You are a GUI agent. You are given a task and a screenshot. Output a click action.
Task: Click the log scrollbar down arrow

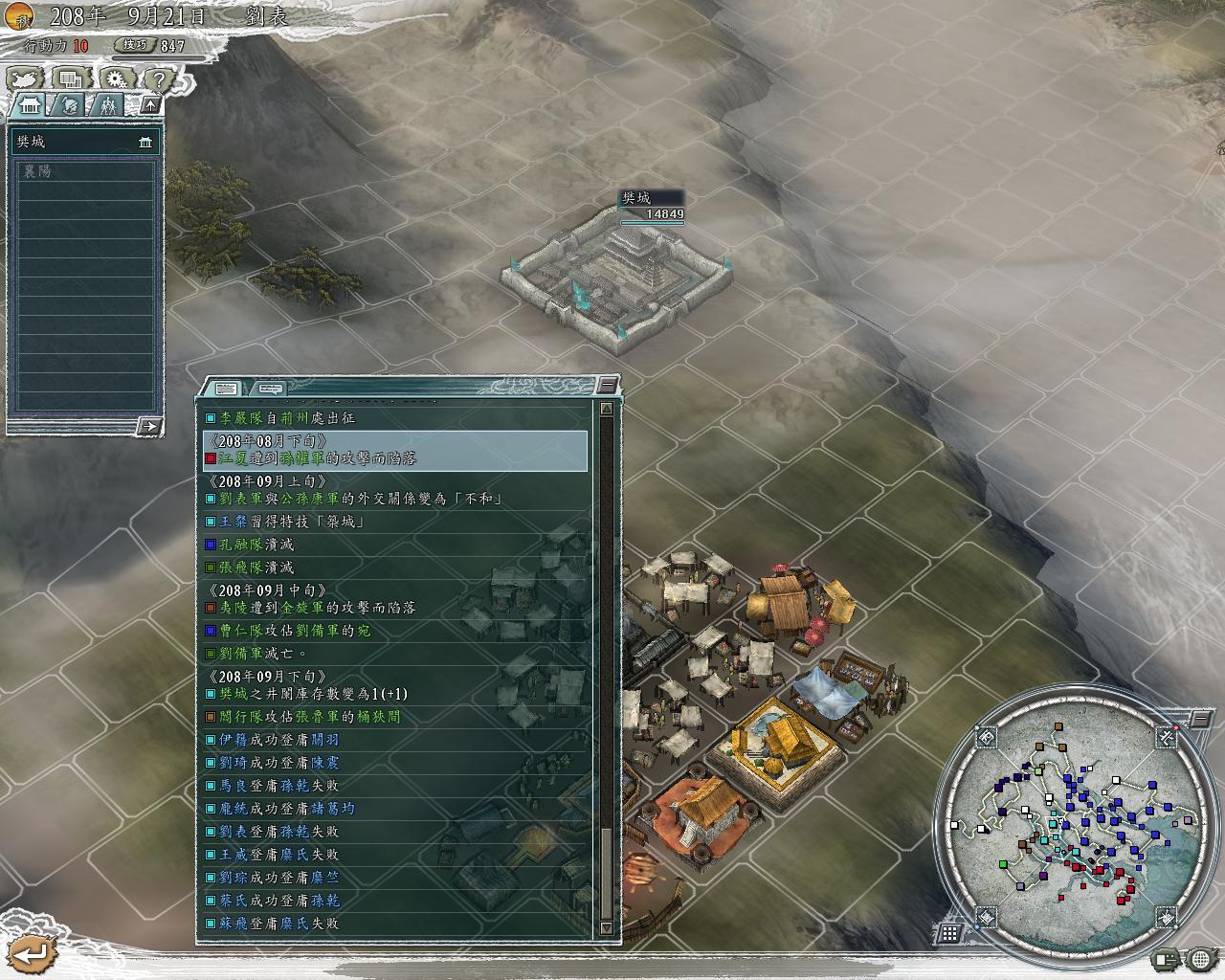(606, 927)
